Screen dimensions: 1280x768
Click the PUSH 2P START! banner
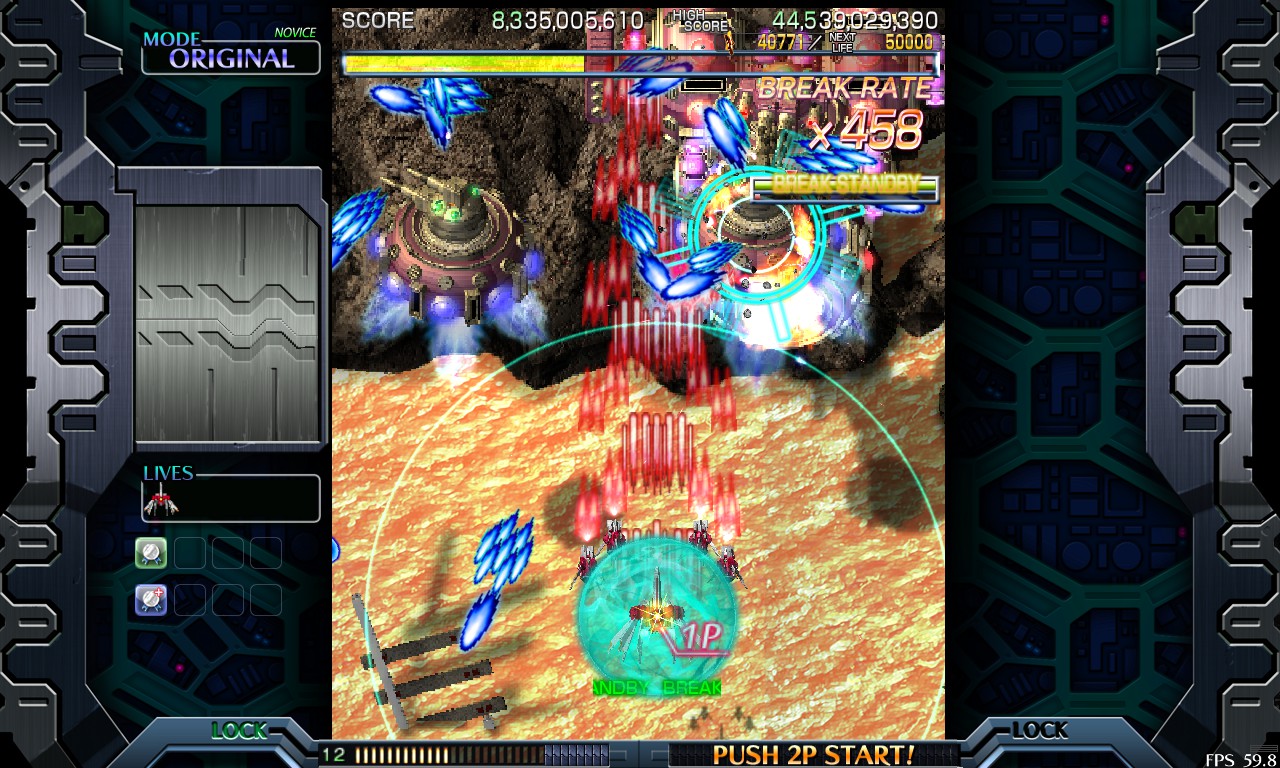tap(813, 754)
